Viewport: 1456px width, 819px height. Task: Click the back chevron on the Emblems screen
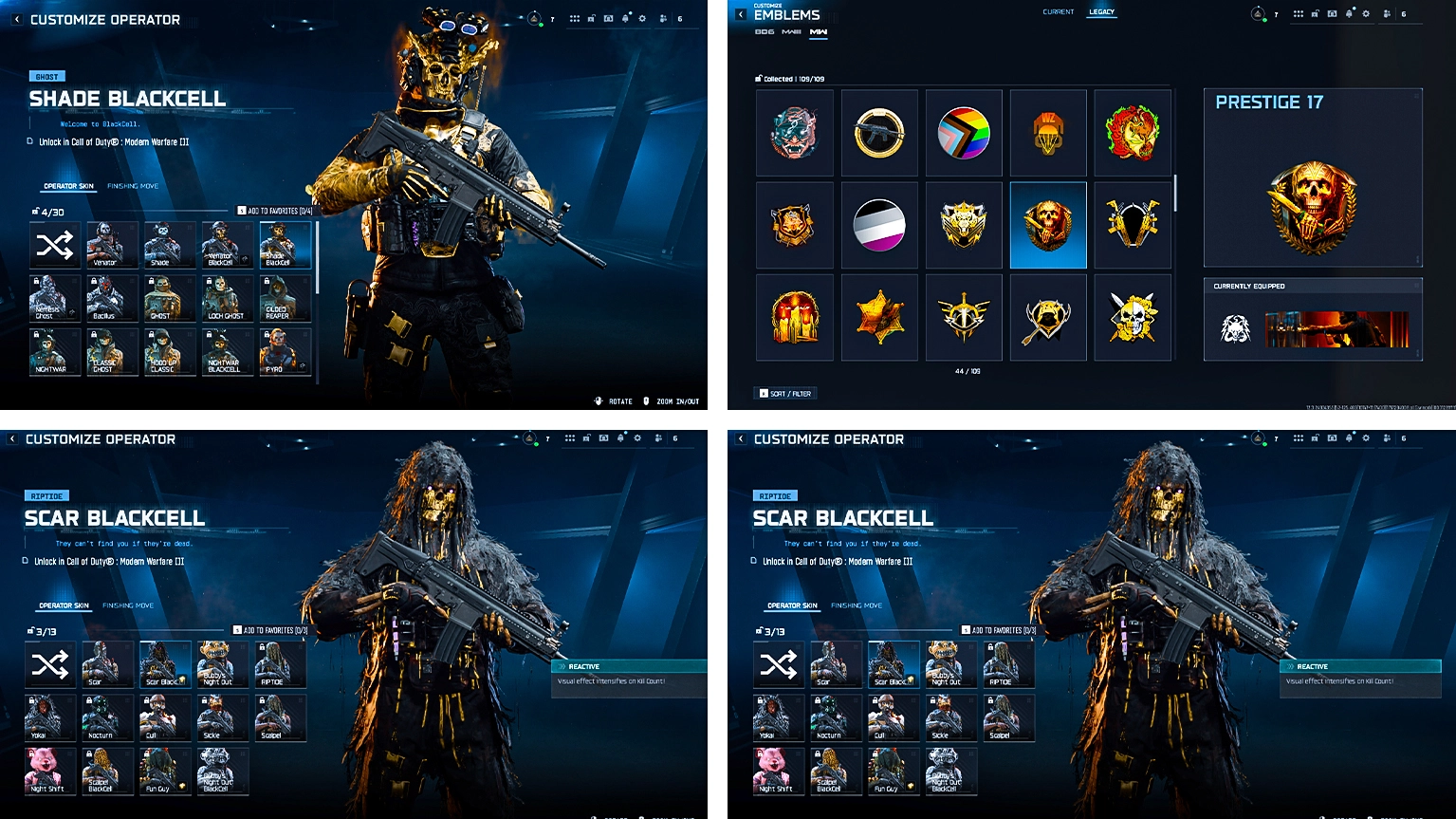pyautogui.click(x=739, y=12)
